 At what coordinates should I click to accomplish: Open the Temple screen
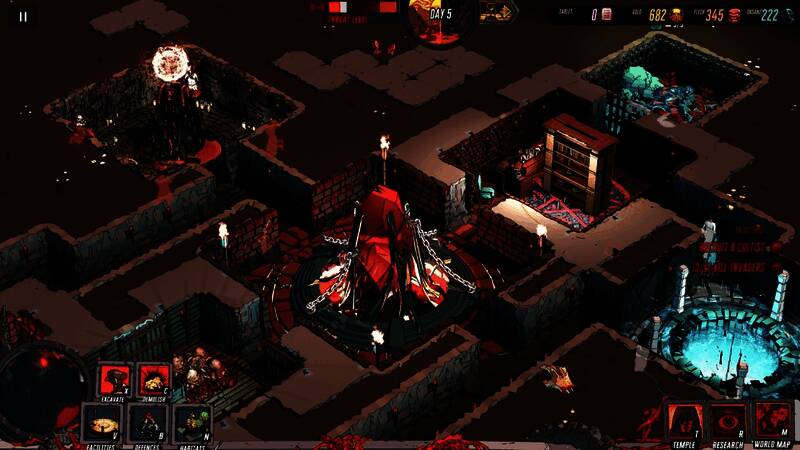pyautogui.click(x=684, y=421)
